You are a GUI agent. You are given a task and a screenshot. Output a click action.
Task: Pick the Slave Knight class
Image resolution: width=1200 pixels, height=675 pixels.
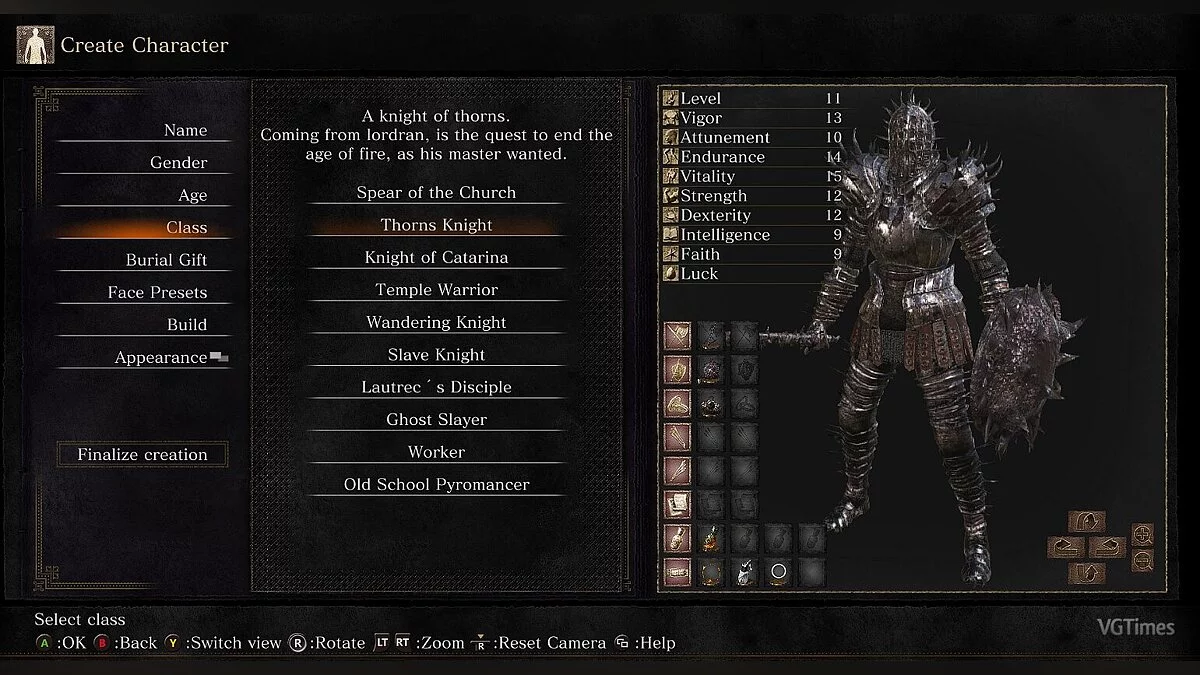[436, 355]
